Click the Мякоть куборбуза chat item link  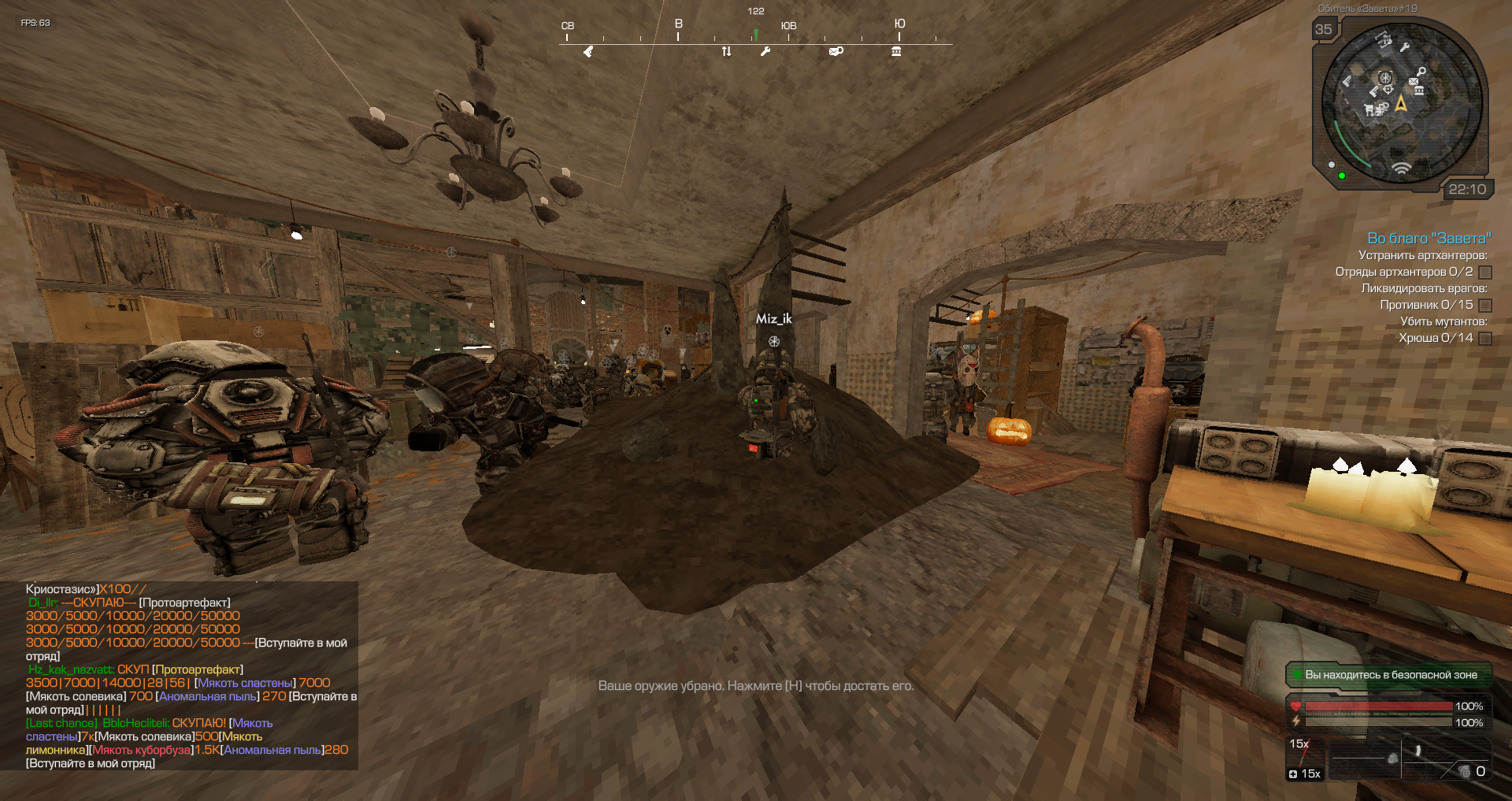142,750
